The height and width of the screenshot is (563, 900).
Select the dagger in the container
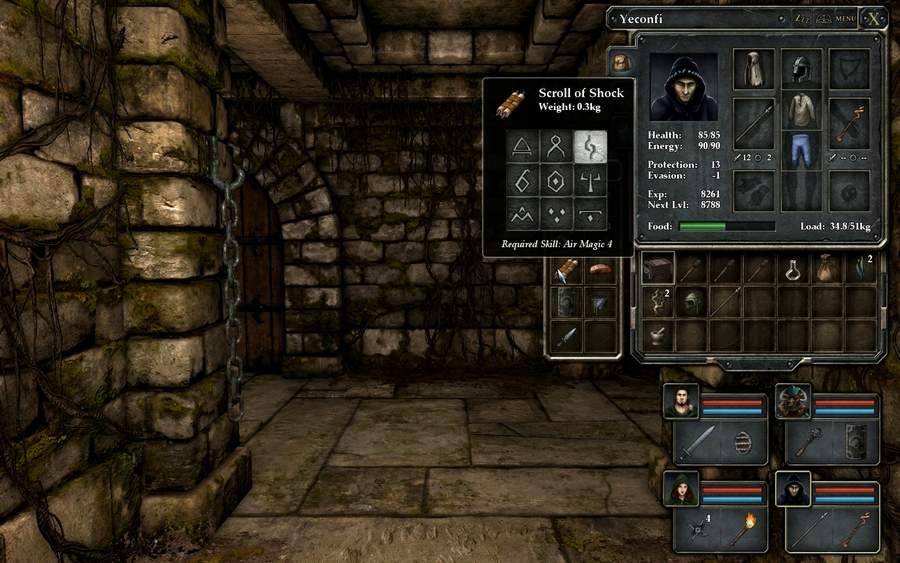[567, 336]
